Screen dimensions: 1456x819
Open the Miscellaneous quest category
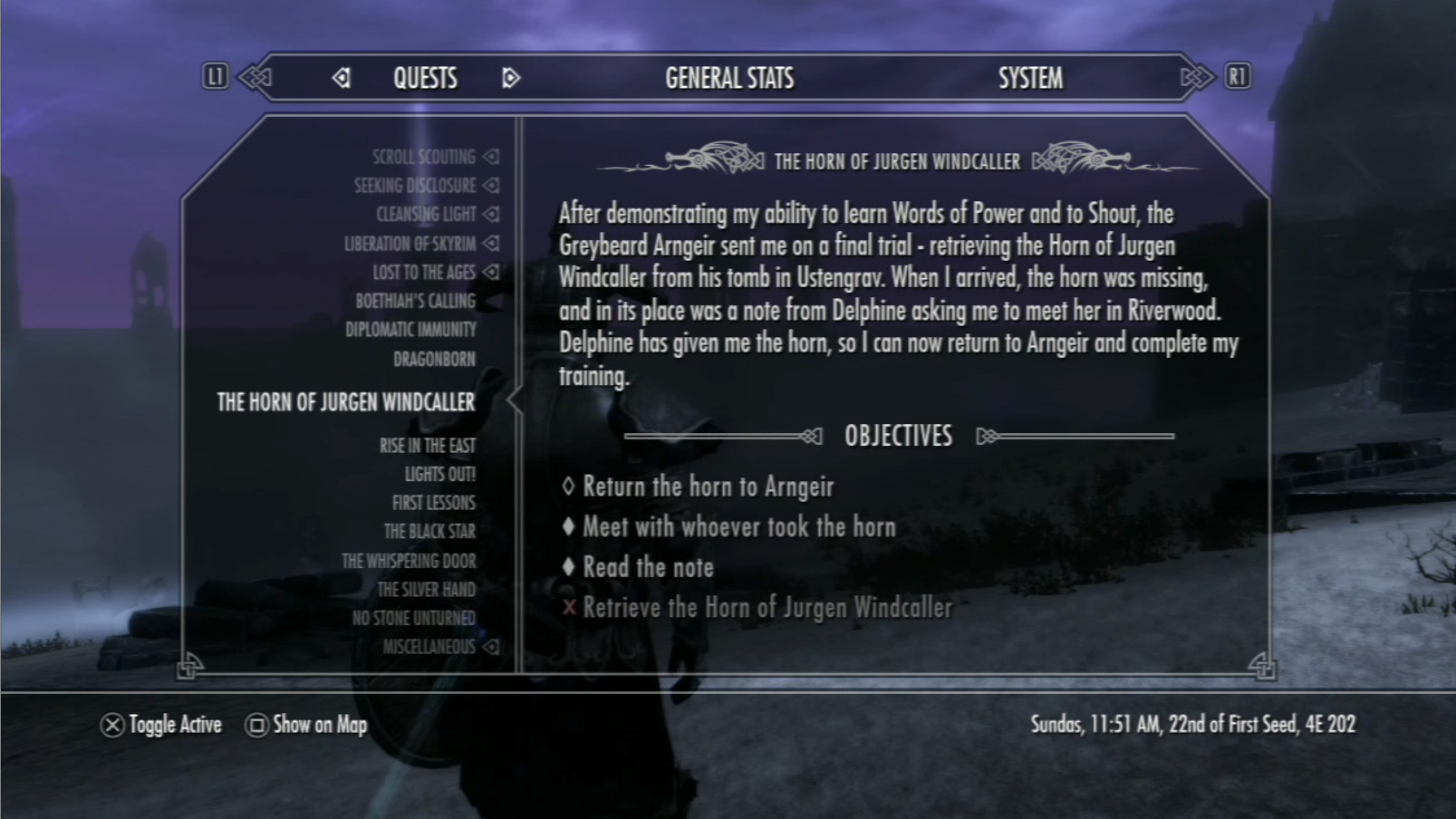[x=429, y=647]
